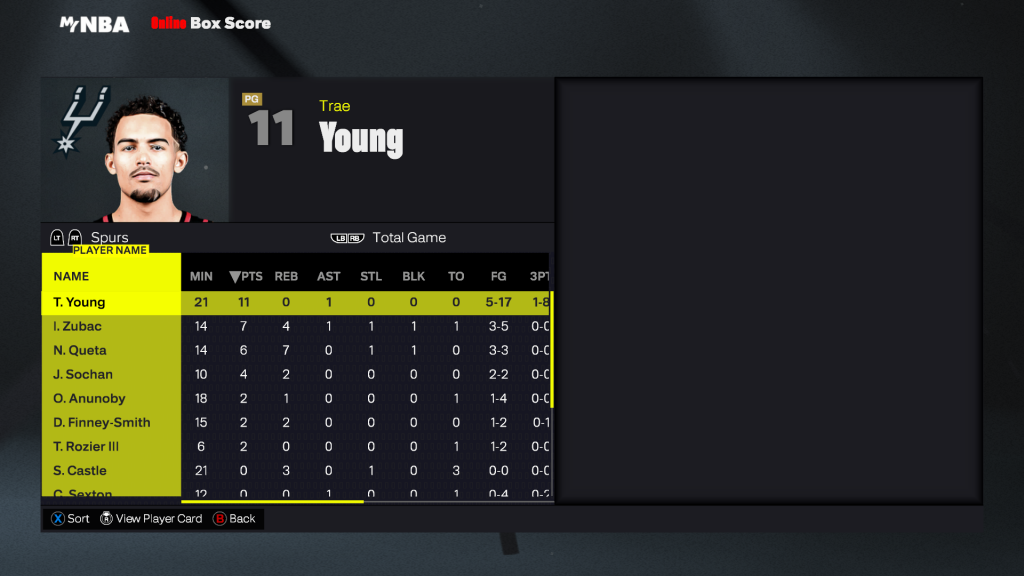Choose the N. Queta row
Screen dimensions: 1024x576
[80, 350]
